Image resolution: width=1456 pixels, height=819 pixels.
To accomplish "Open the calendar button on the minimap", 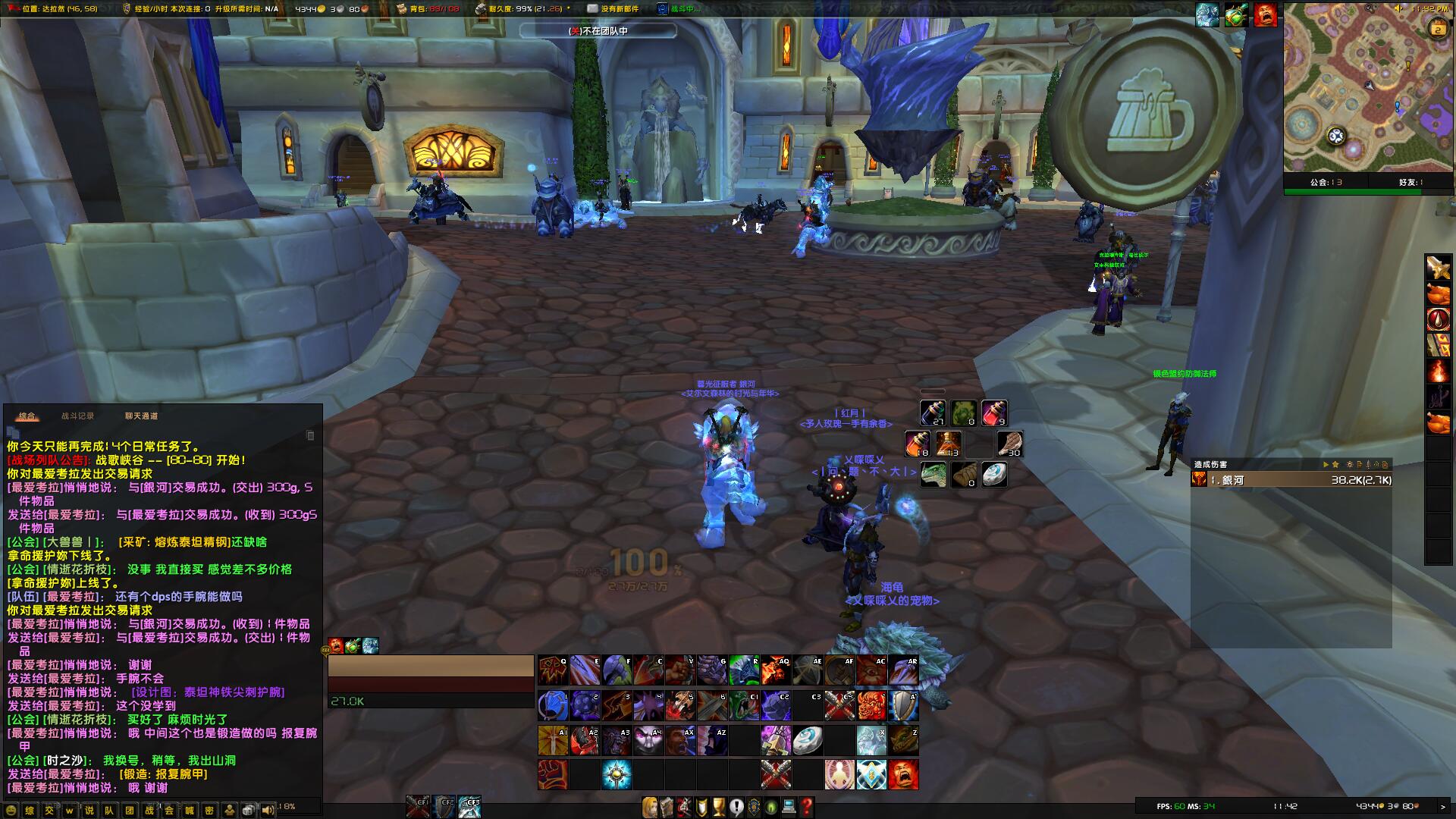I will pyautogui.click(x=1438, y=30).
